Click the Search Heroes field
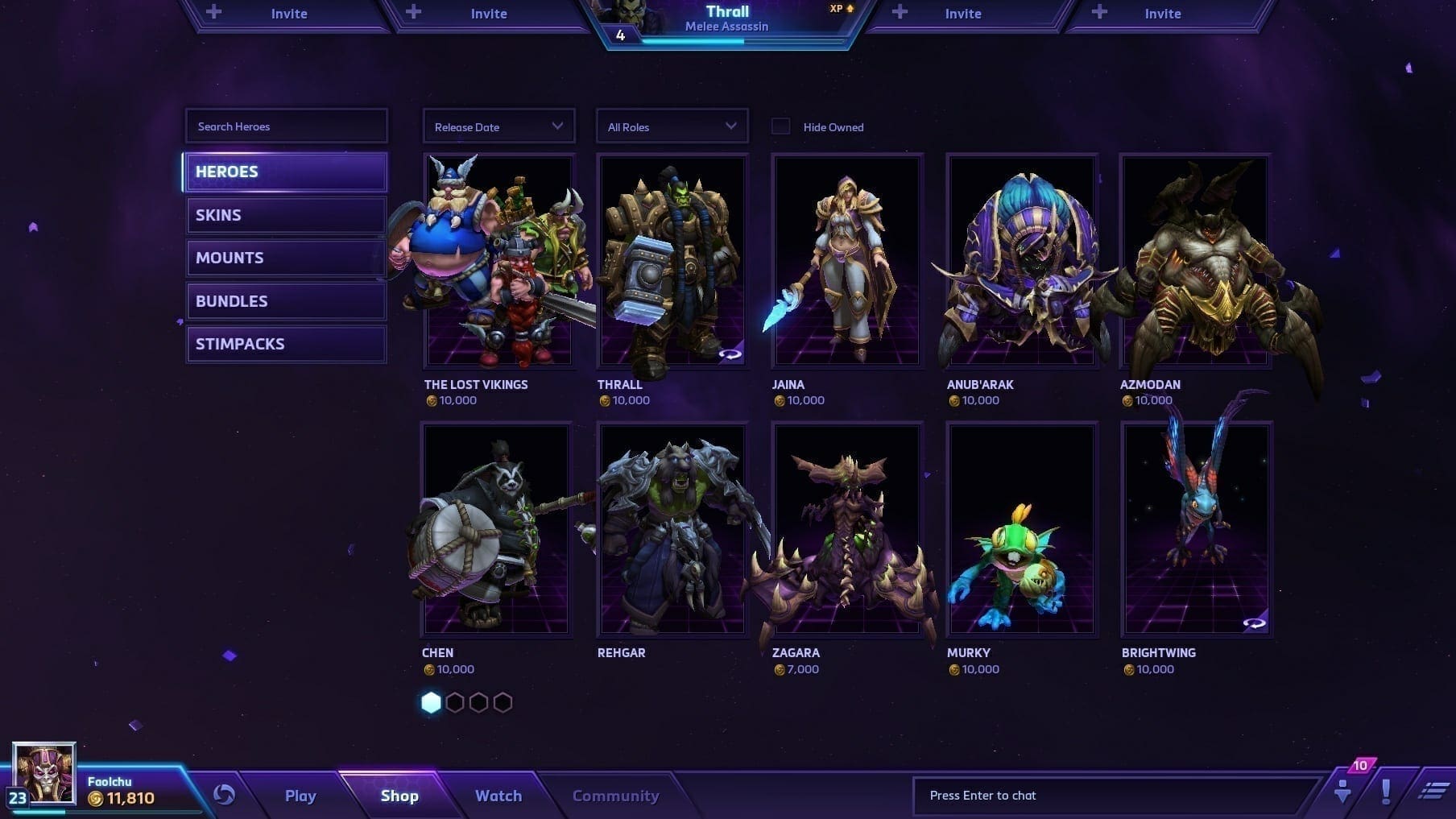The height and width of the screenshot is (819, 1456). pyautogui.click(x=286, y=126)
